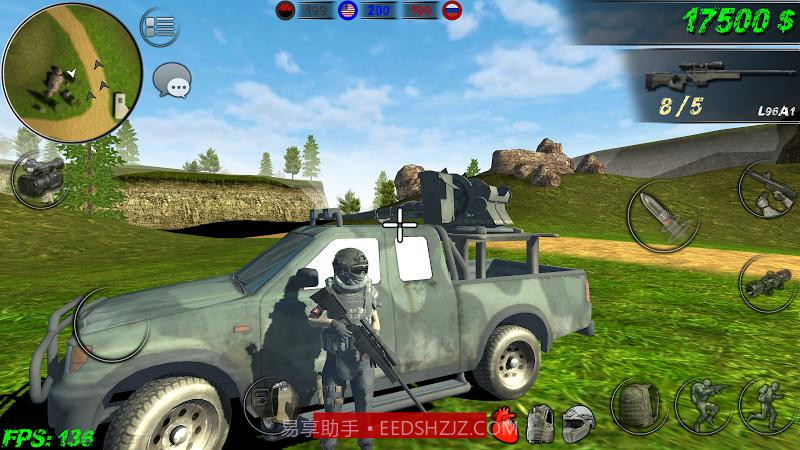This screenshot has width=800, height=450.
Task: Open the backpack inventory
Action: click(640, 405)
